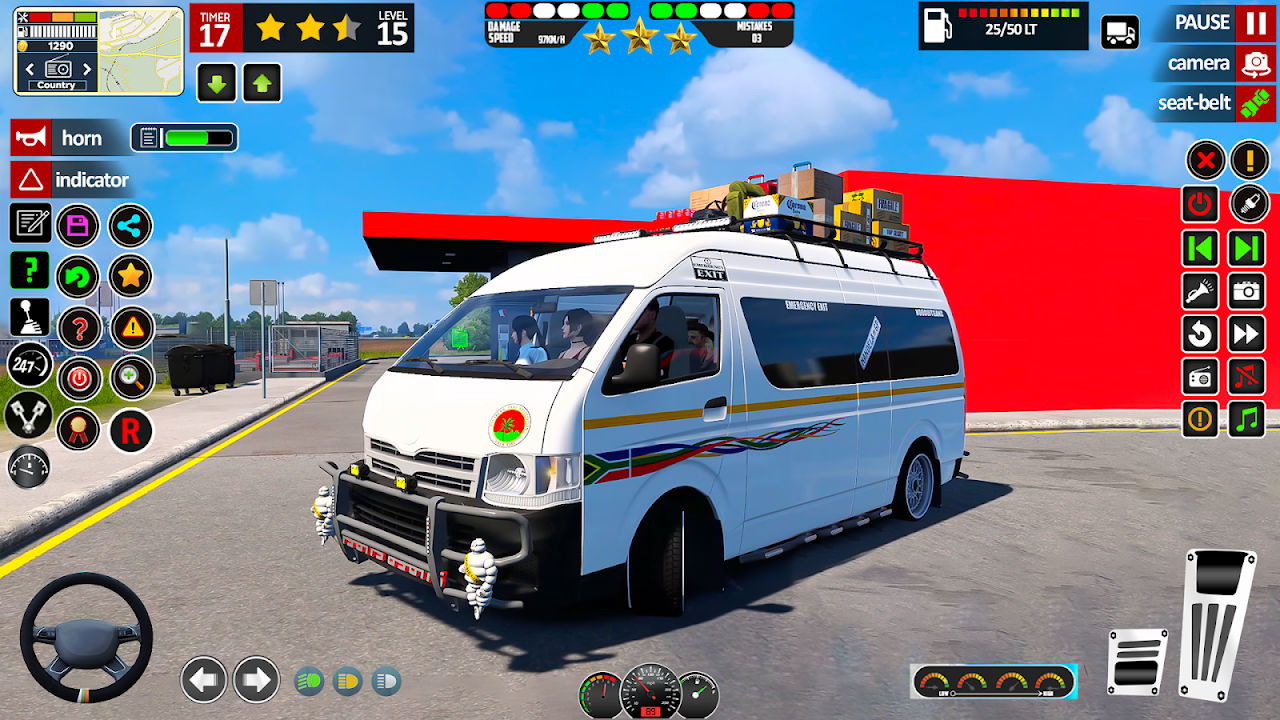Open the share icon

[130, 225]
